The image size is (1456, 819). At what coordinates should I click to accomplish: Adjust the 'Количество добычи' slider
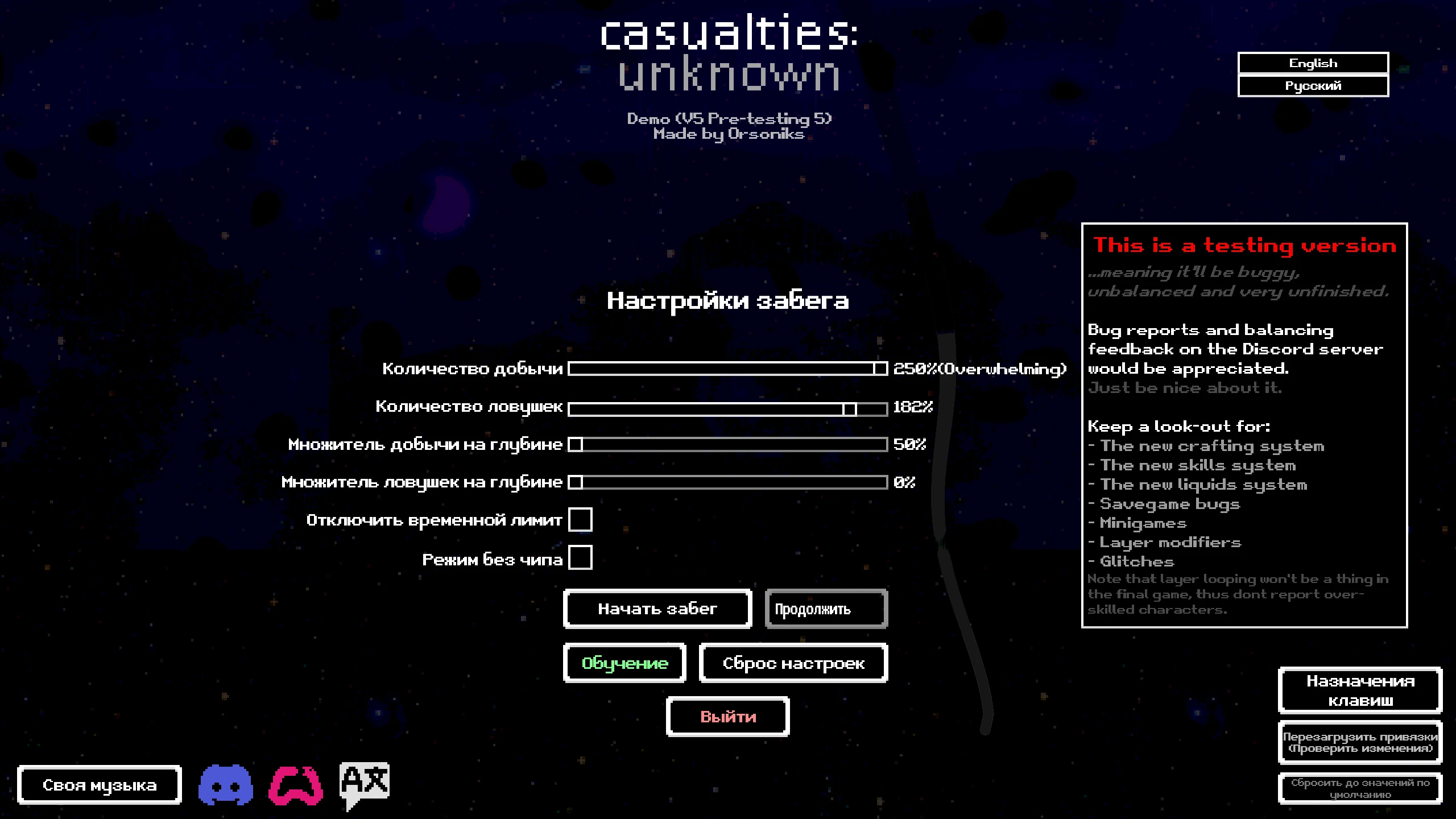pos(878,369)
